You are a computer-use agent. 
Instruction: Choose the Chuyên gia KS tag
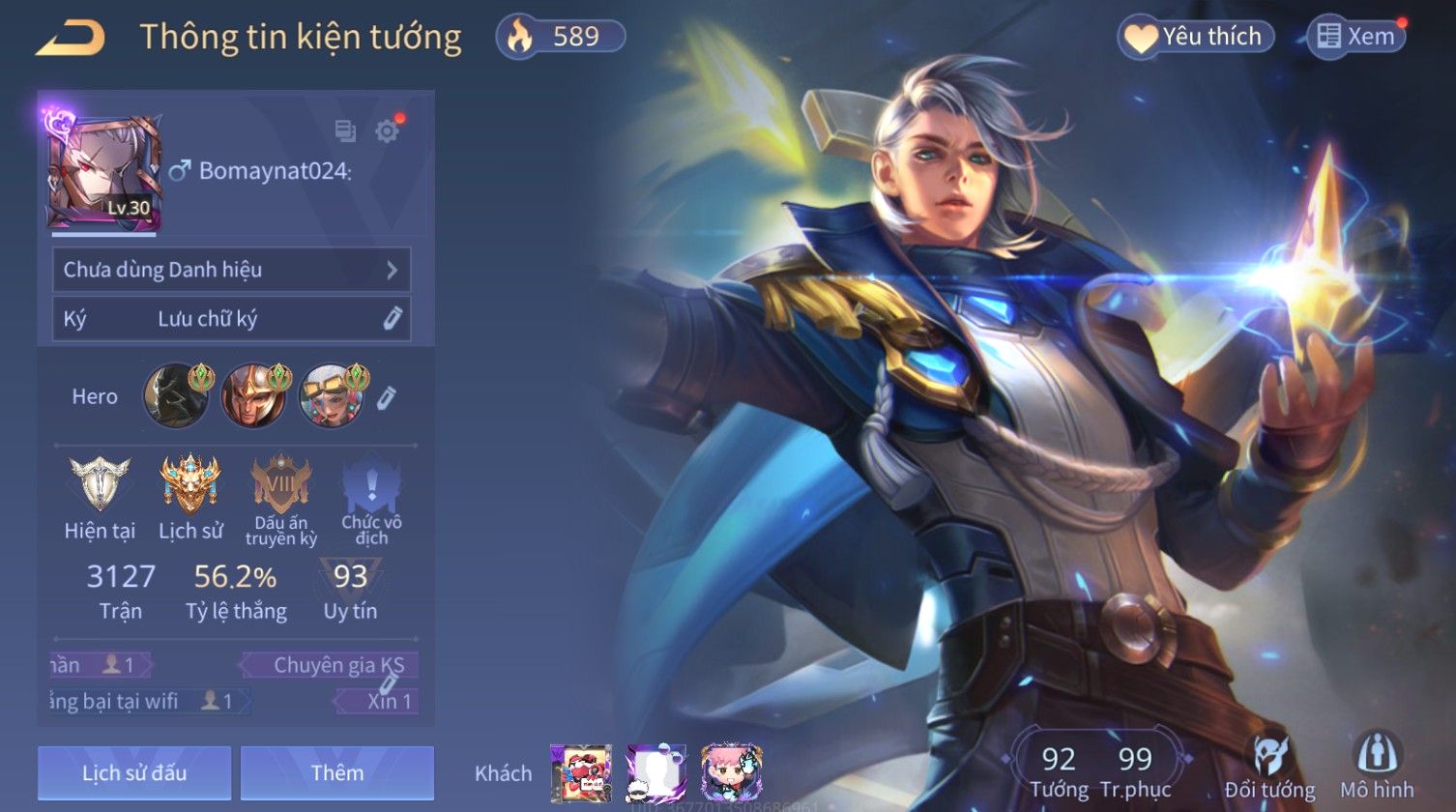click(x=333, y=665)
